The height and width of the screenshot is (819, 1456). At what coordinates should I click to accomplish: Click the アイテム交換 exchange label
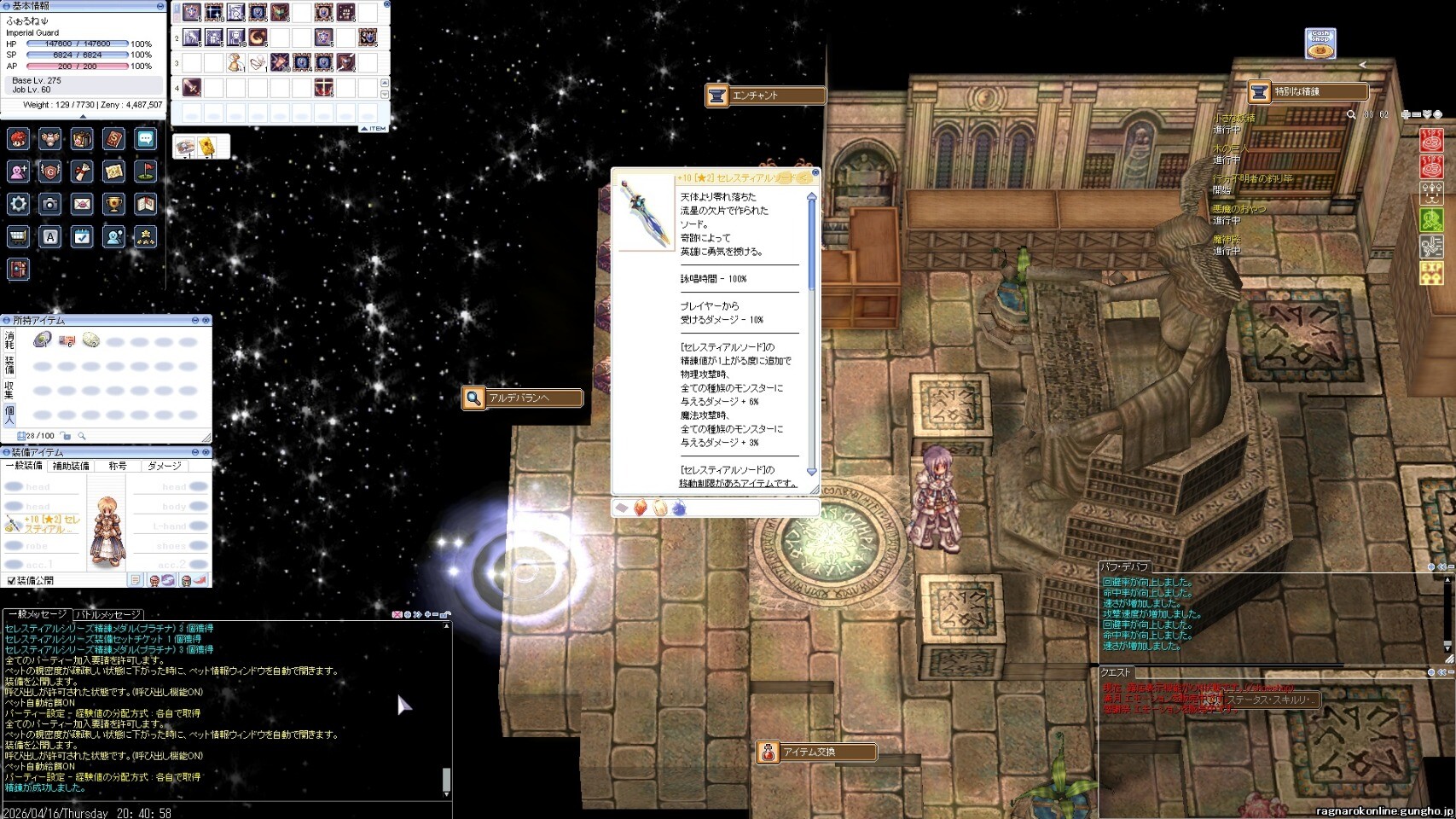point(816,752)
